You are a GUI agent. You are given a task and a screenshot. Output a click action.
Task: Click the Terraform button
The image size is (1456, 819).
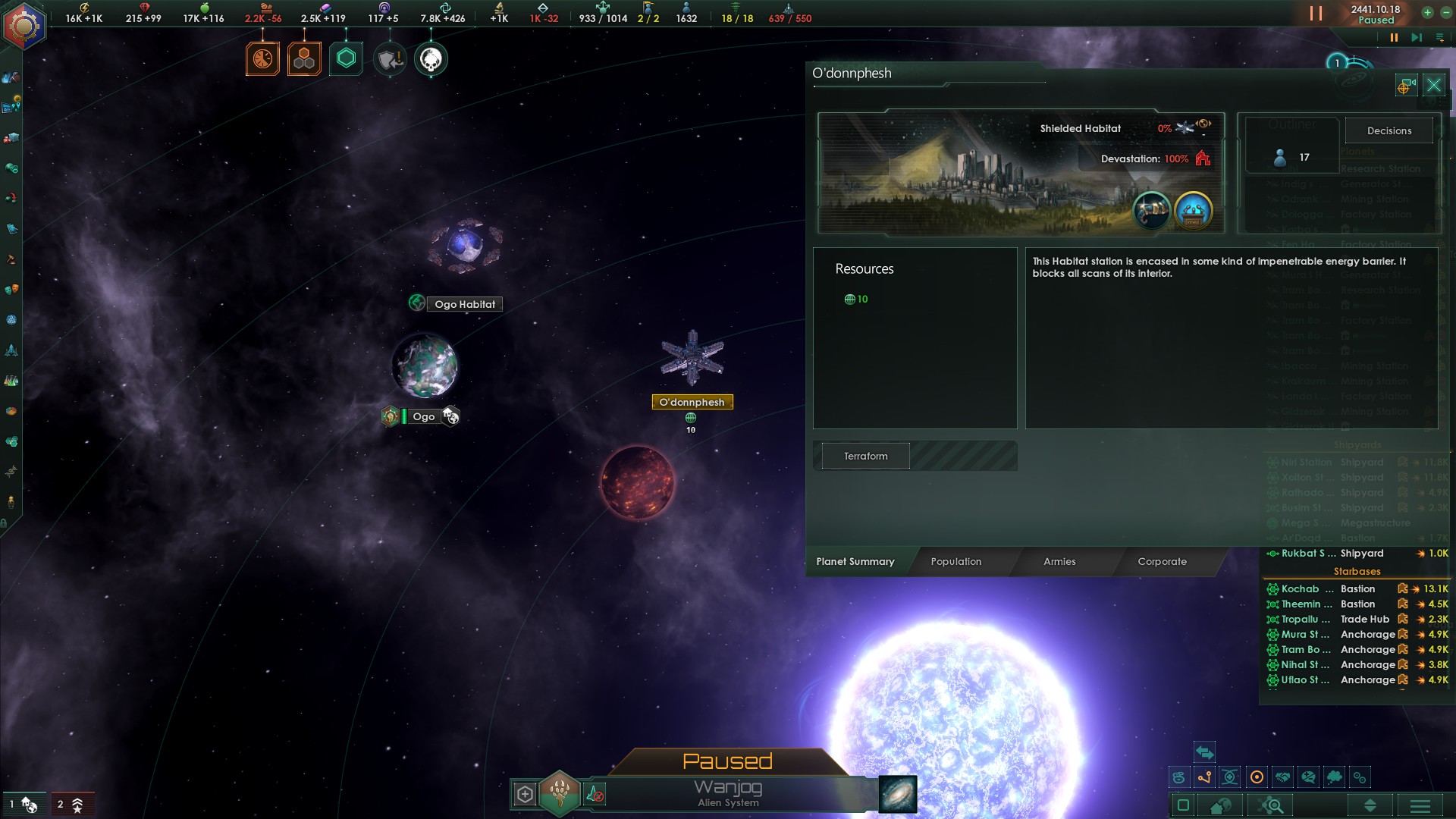tap(865, 457)
